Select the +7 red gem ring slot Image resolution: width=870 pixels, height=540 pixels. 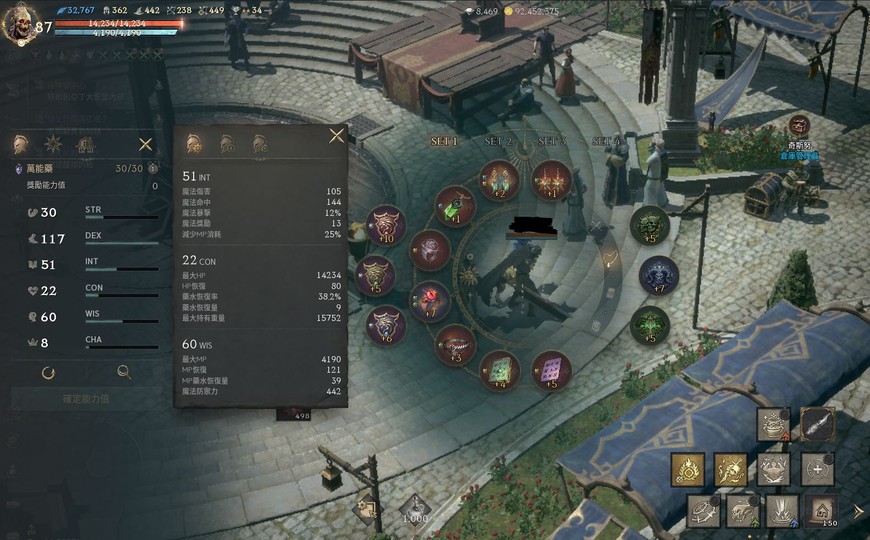[430, 300]
